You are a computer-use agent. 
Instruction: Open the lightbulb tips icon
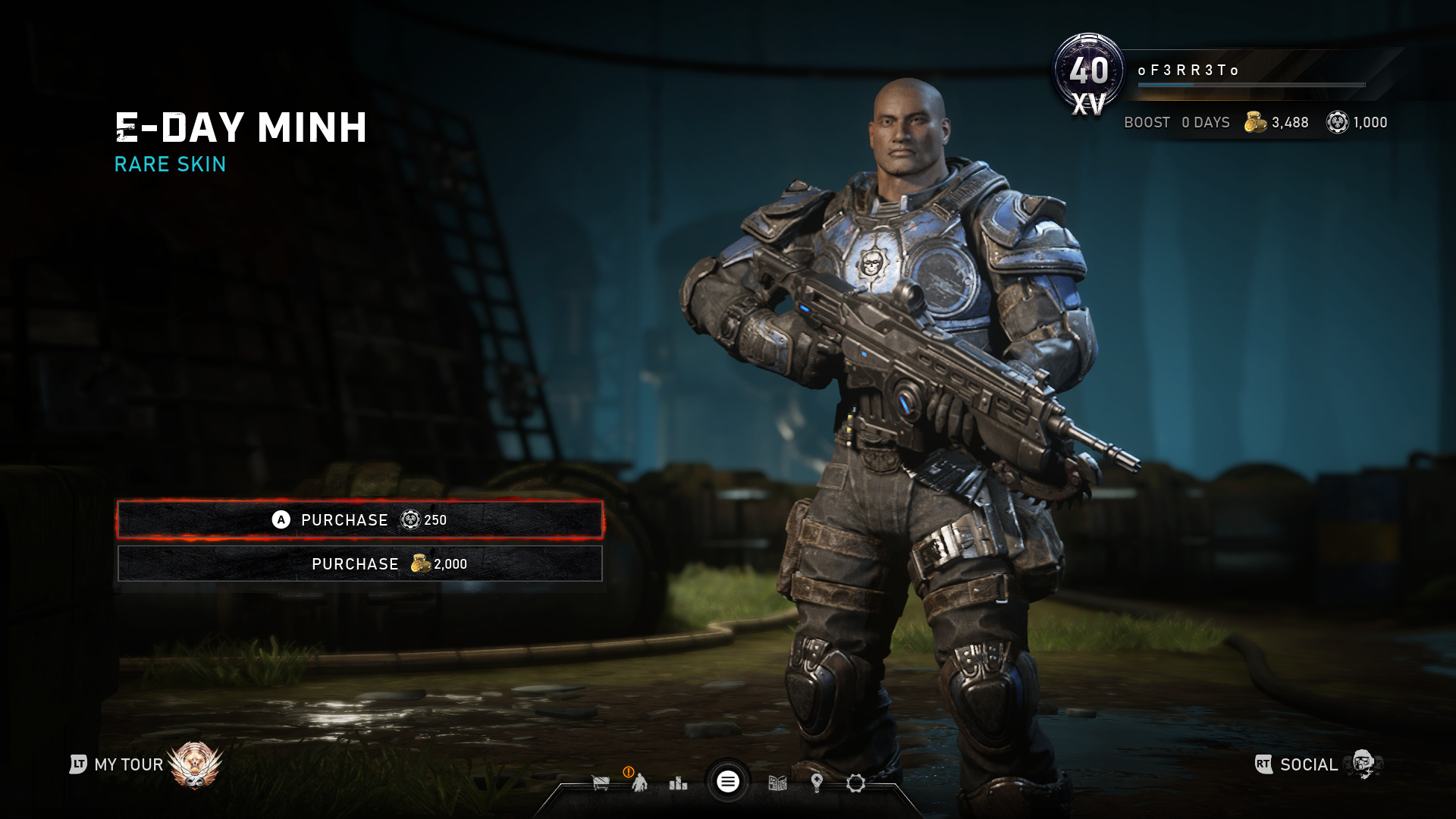pos(817,783)
